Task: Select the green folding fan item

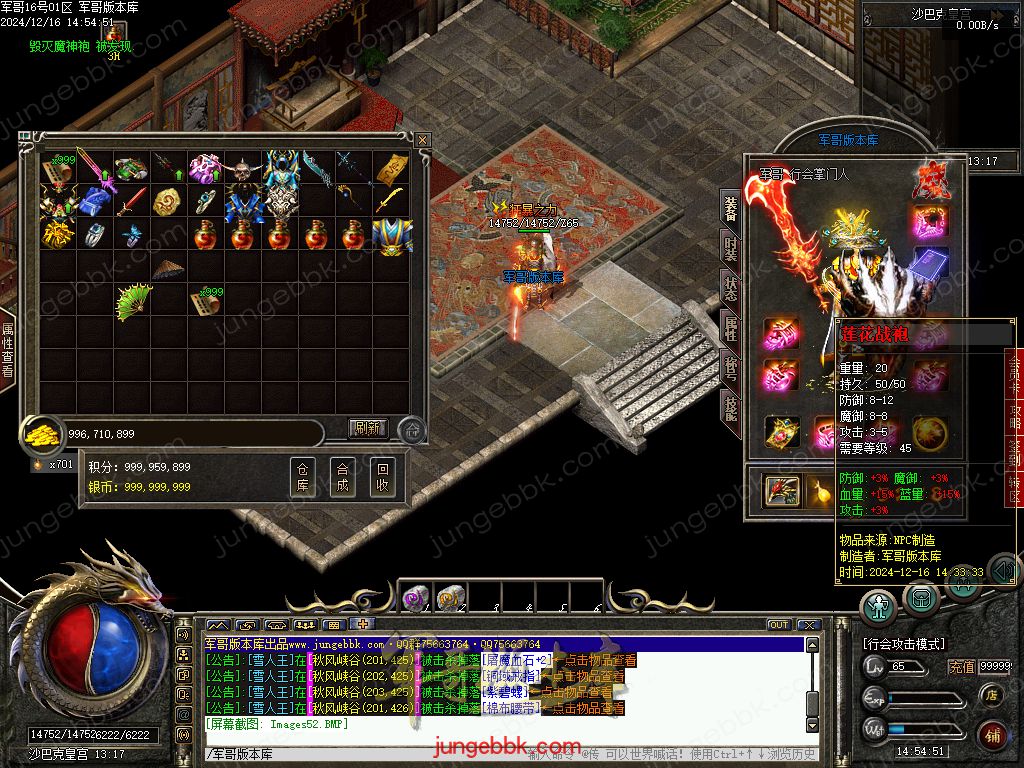Action: coord(132,301)
